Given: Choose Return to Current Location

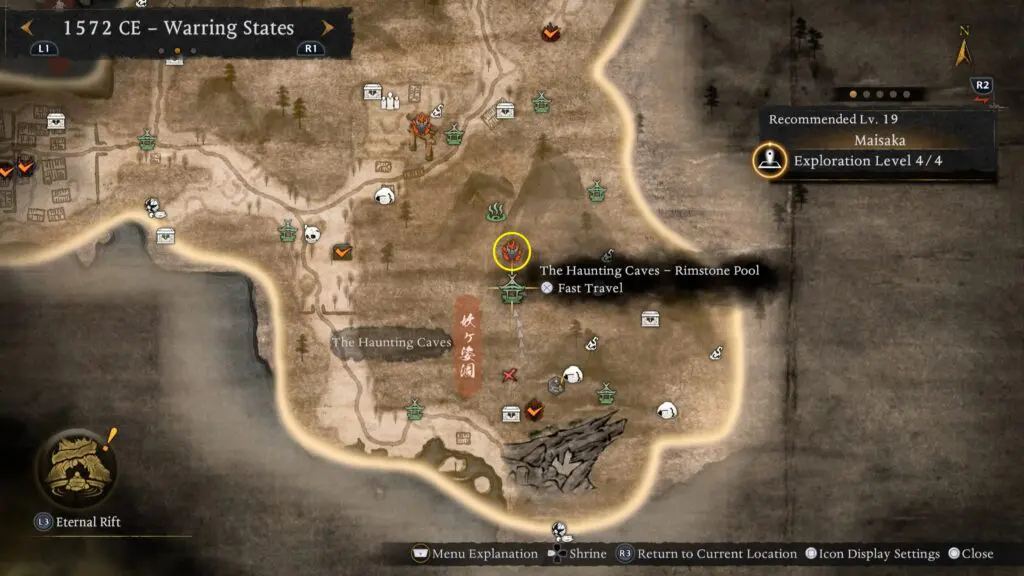Looking at the screenshot, I should tap(708, 554).
